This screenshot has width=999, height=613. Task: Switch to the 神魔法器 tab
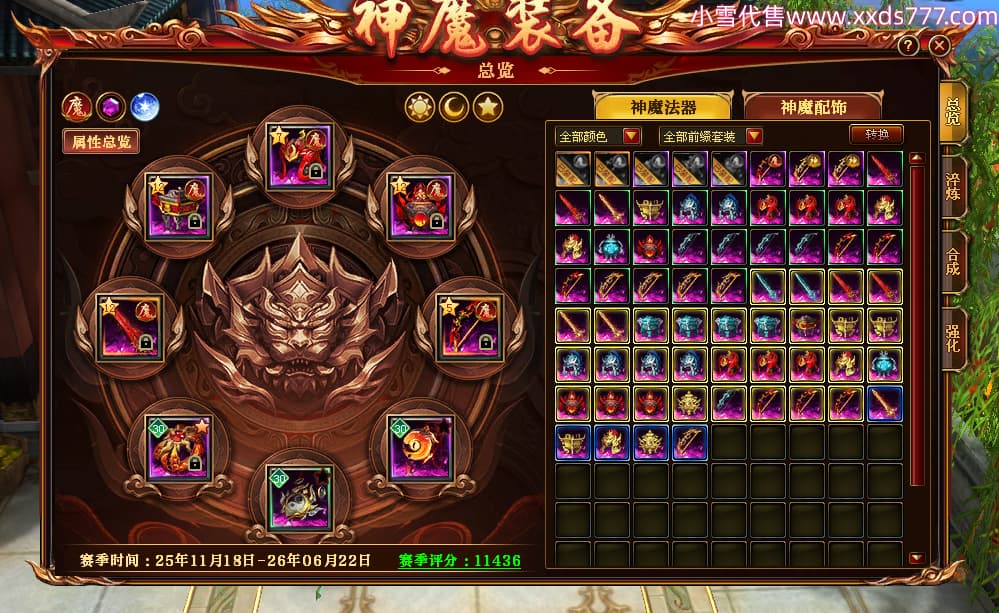(663, 107)
